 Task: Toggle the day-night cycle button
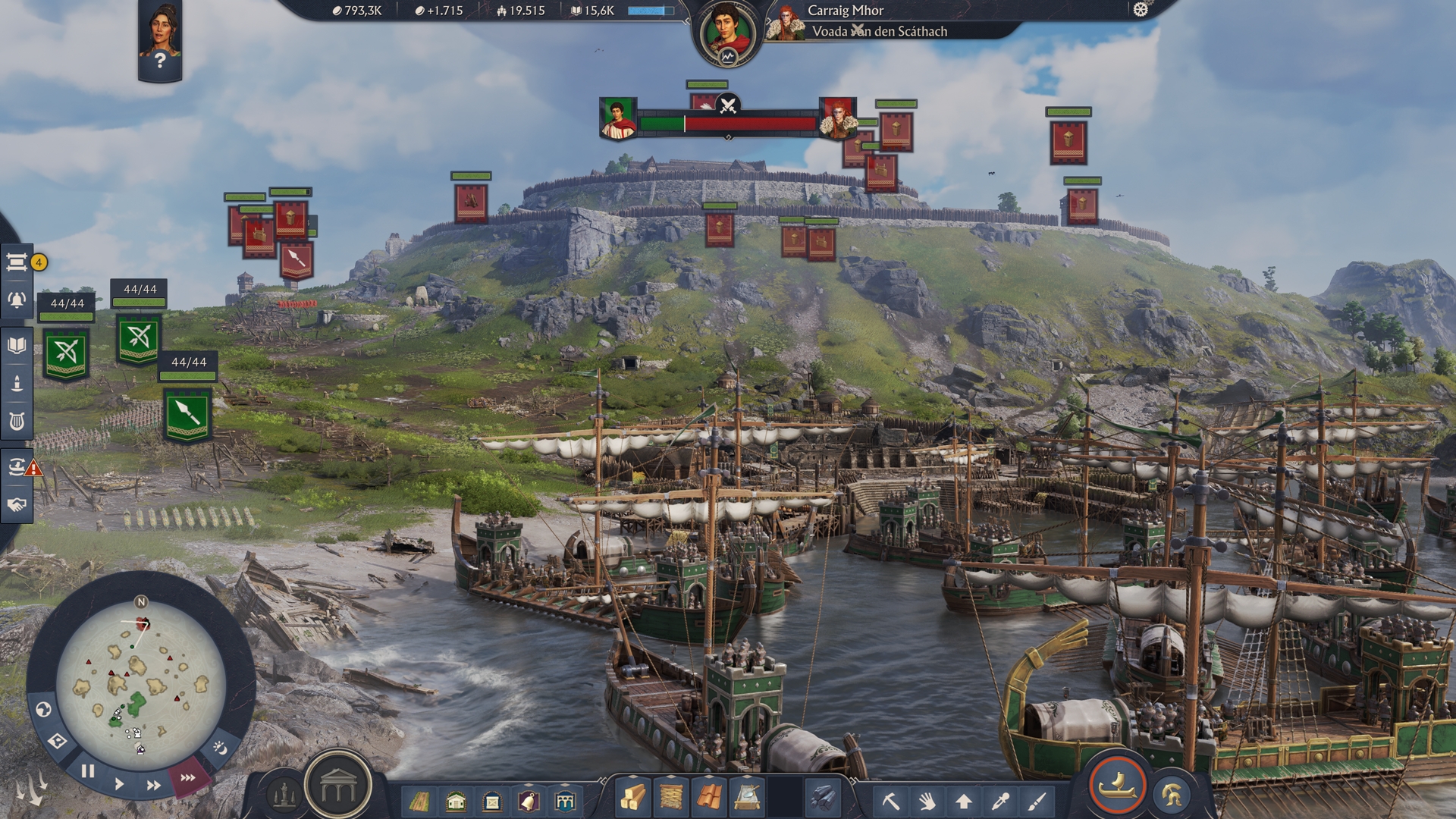(x=220, y=748)
